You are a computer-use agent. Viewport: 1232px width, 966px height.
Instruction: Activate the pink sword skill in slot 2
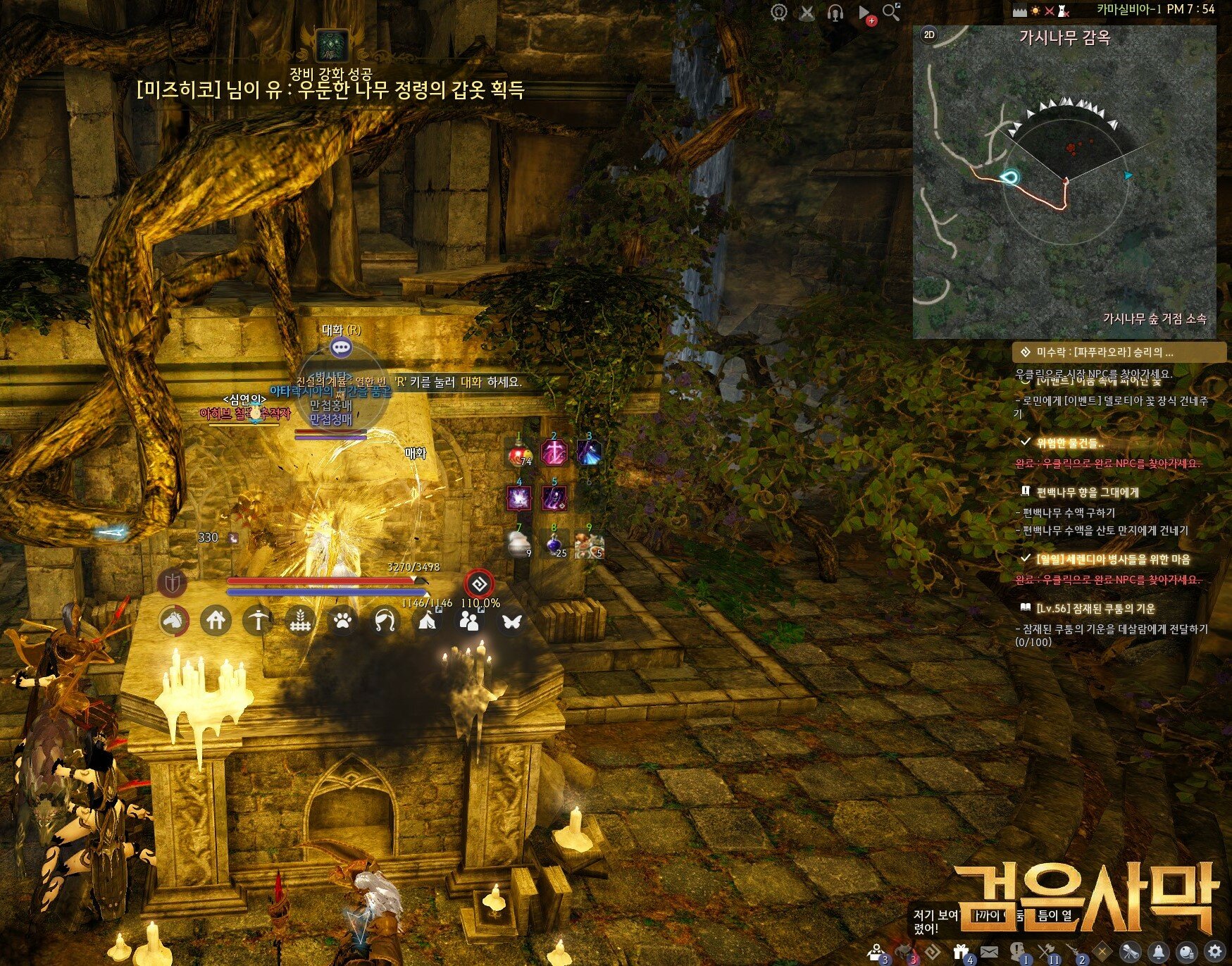coord(554,452)
